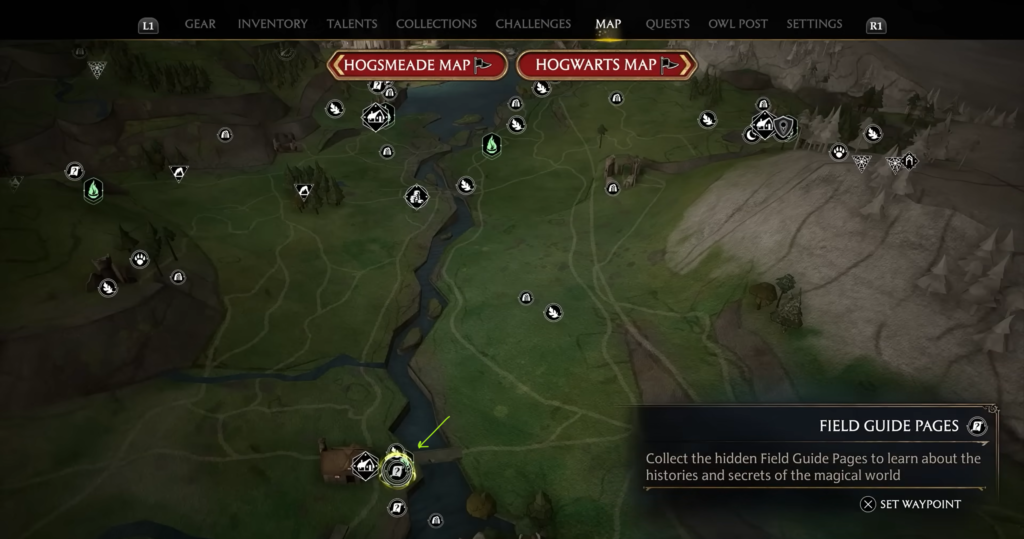Screen dimensions: 1024x539
Task: Show the Collections tab
Action: 436,24
